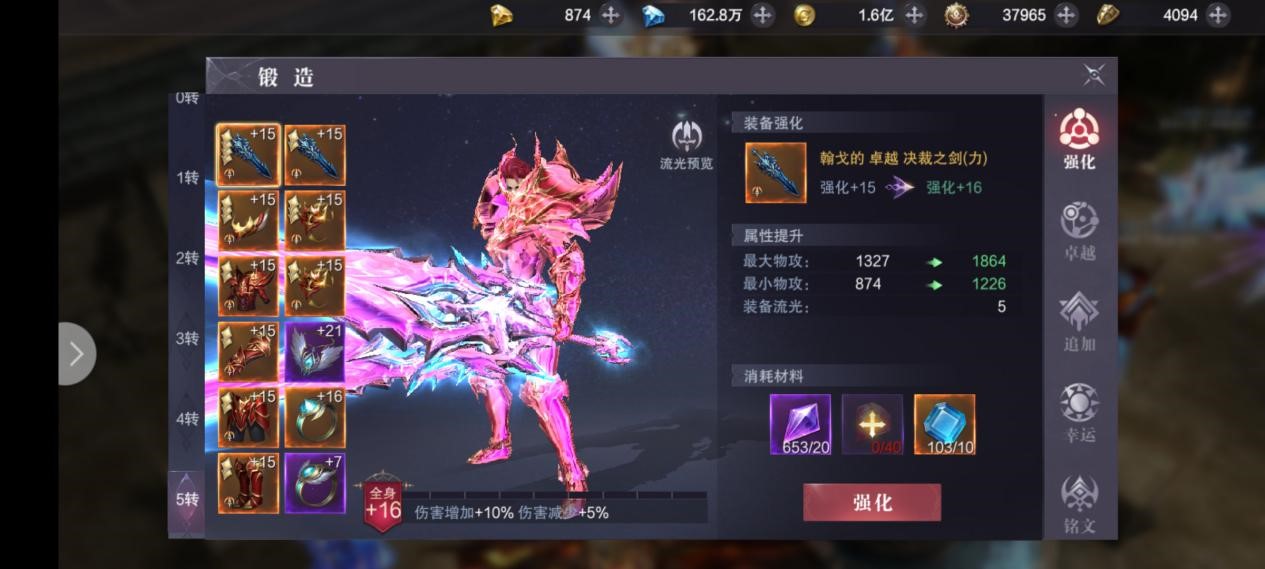The image size is (1265, 569).
Task: Choose the +16 ring equipment slot
Action: 315,417
